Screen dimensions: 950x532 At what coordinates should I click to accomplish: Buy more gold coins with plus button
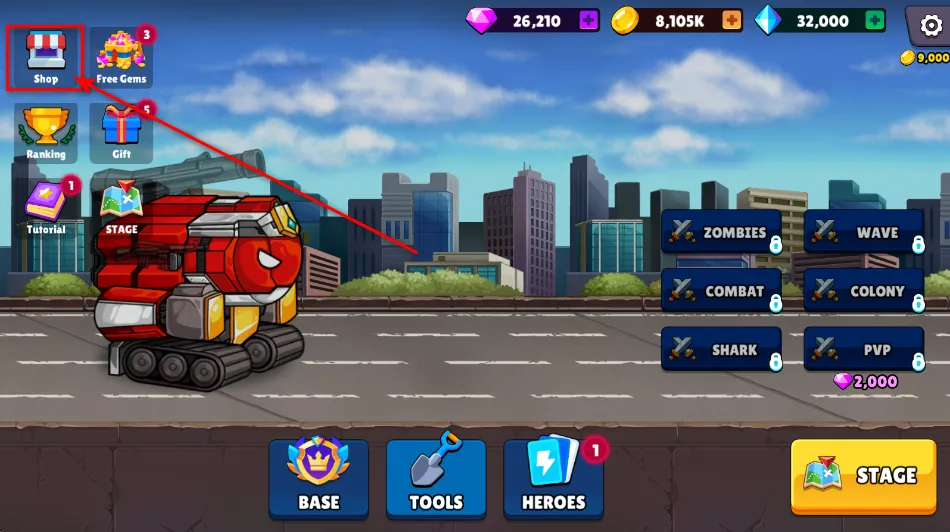tap(732, 20)
